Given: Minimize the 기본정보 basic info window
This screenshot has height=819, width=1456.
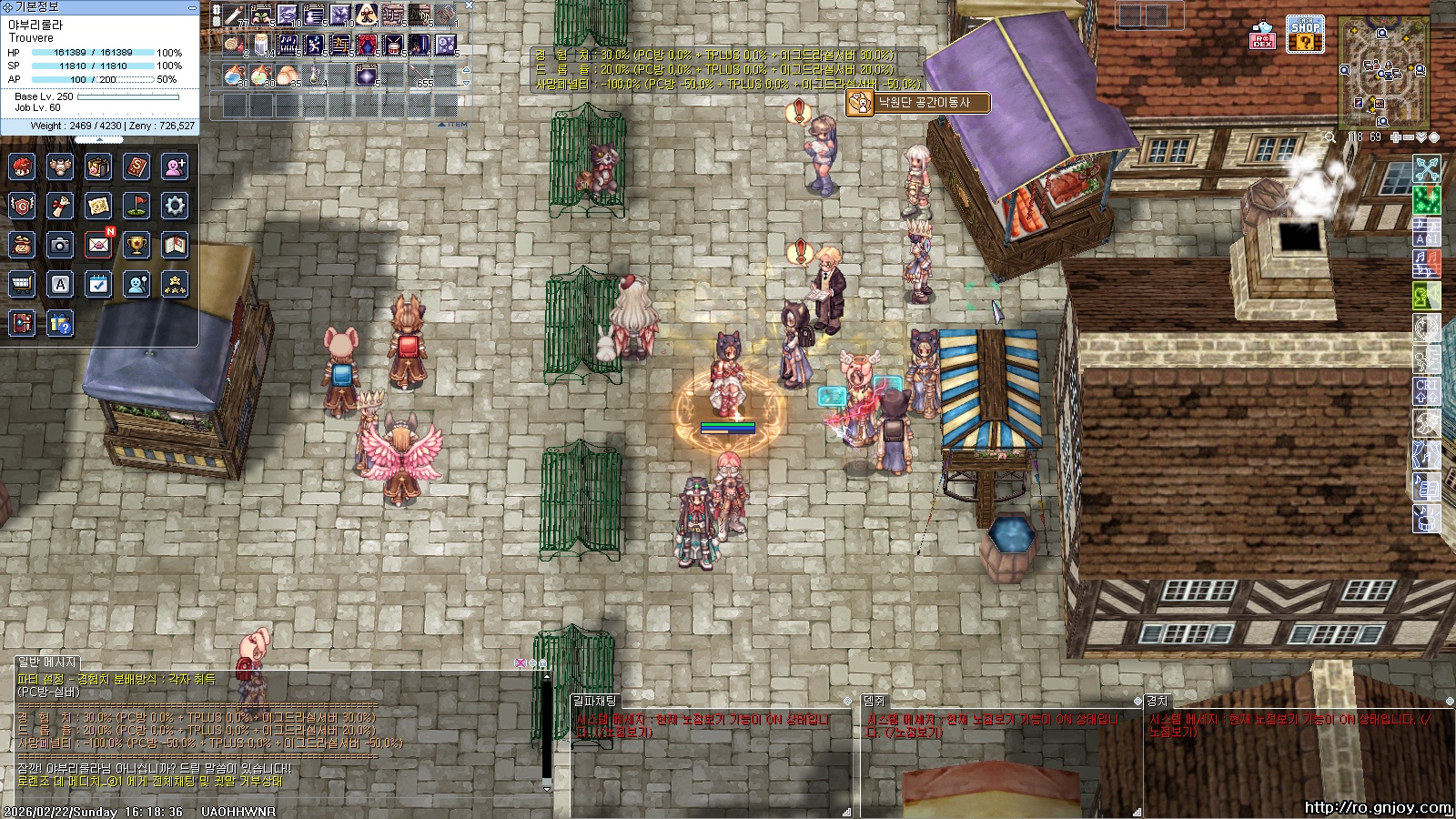Looking at the screenshot, I should point(192,7).
